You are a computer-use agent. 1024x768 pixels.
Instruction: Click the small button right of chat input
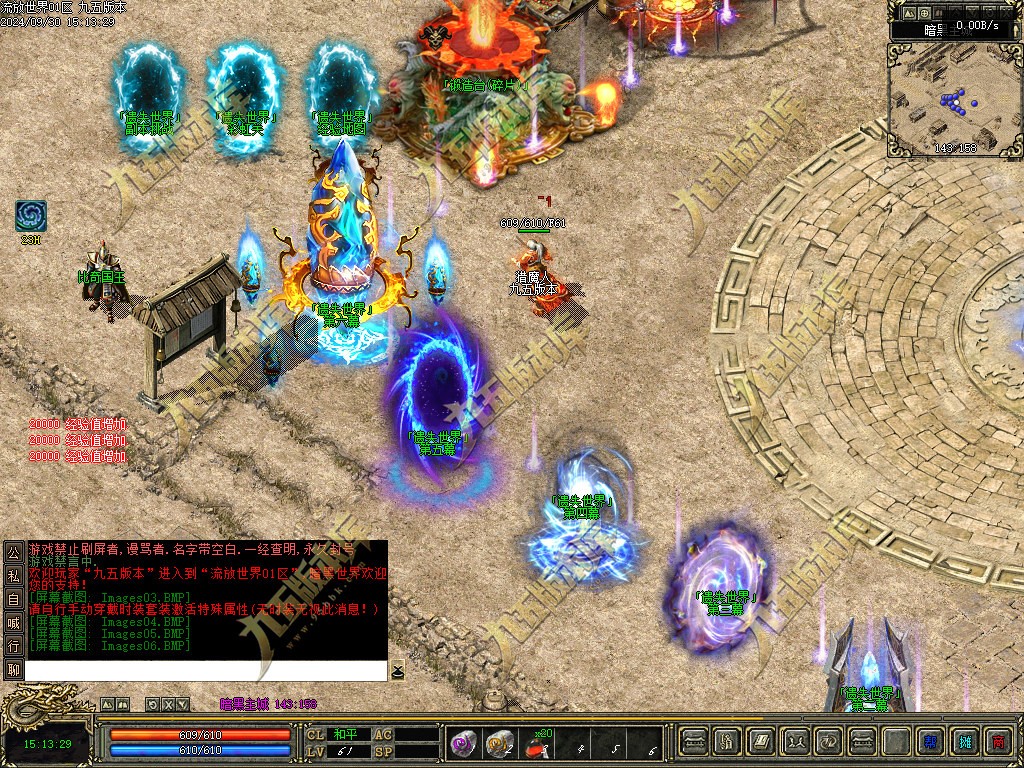pos(397,670)
